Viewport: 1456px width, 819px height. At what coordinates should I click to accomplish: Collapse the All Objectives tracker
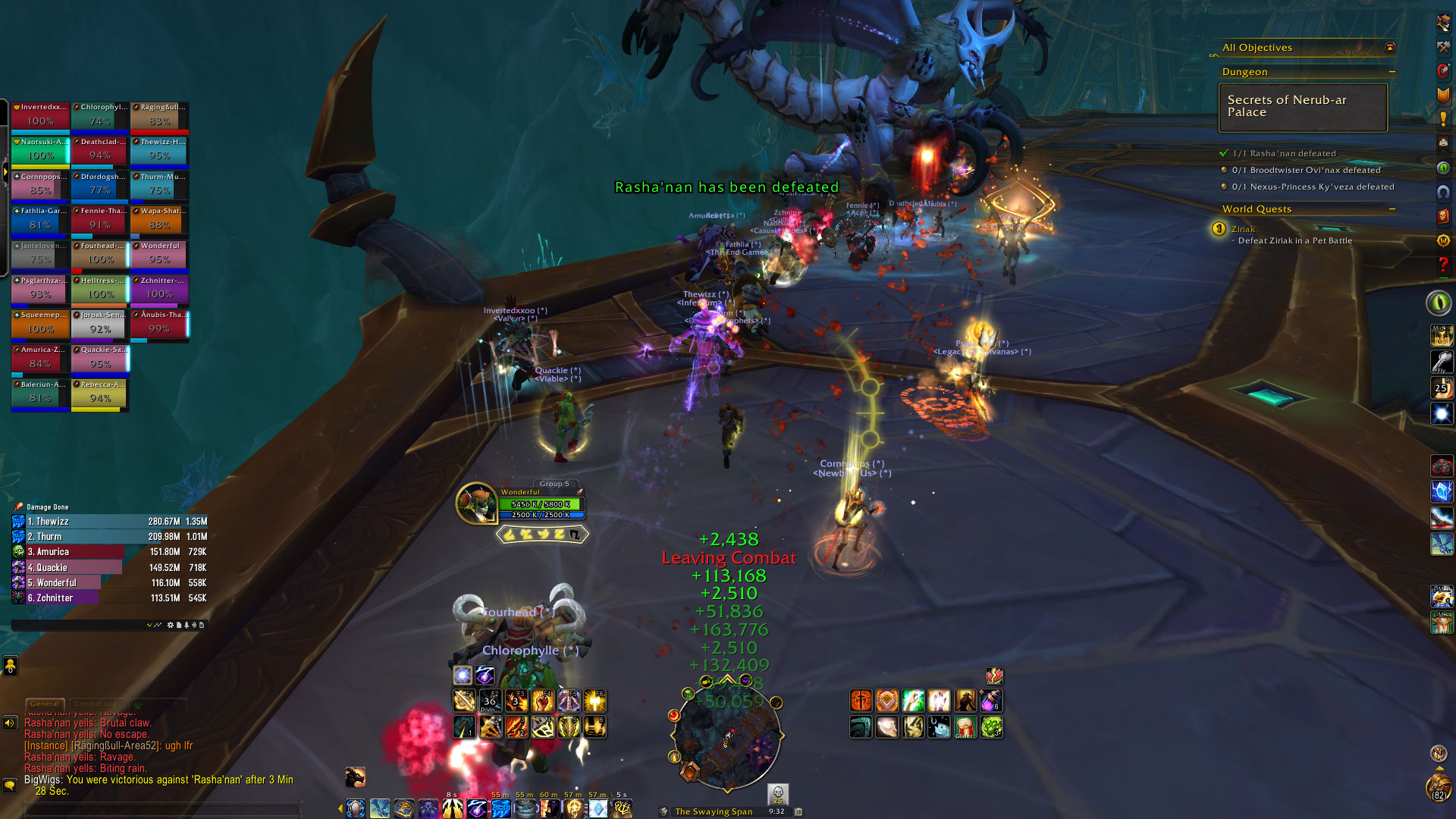pyautogui.click(x=1390, y=48)
